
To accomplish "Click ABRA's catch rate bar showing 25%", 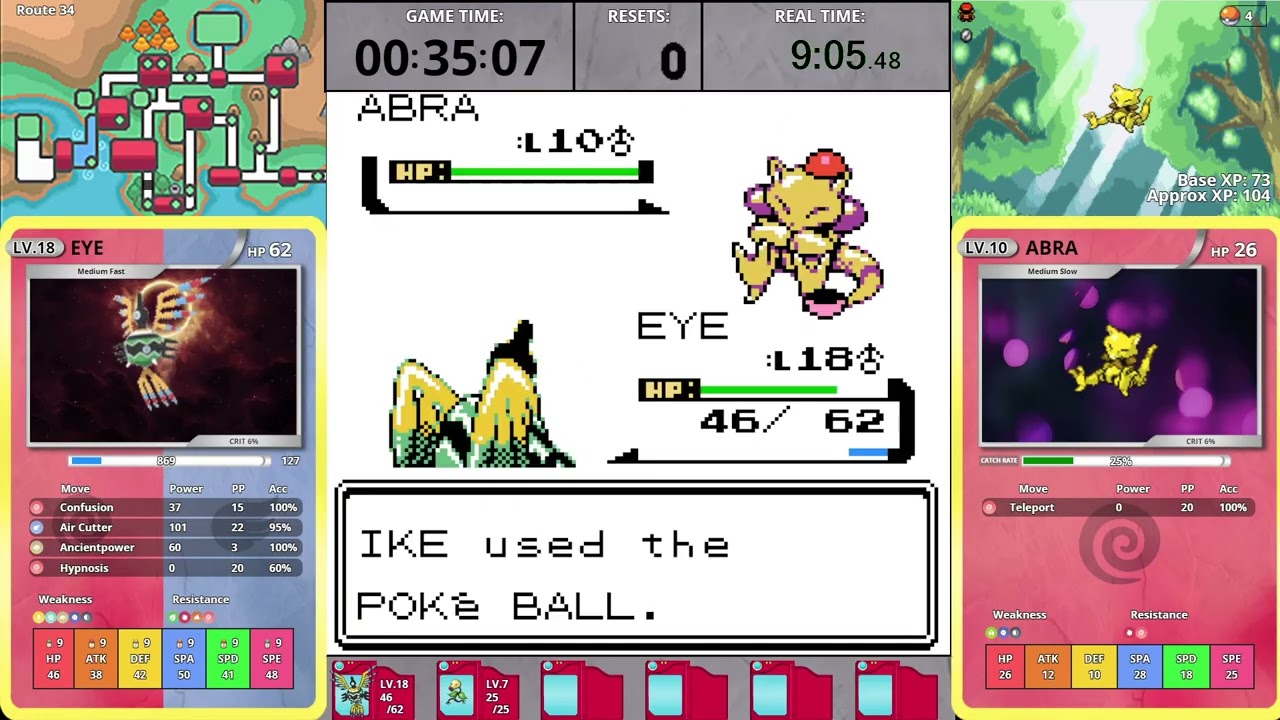I will pos(1120,461).
